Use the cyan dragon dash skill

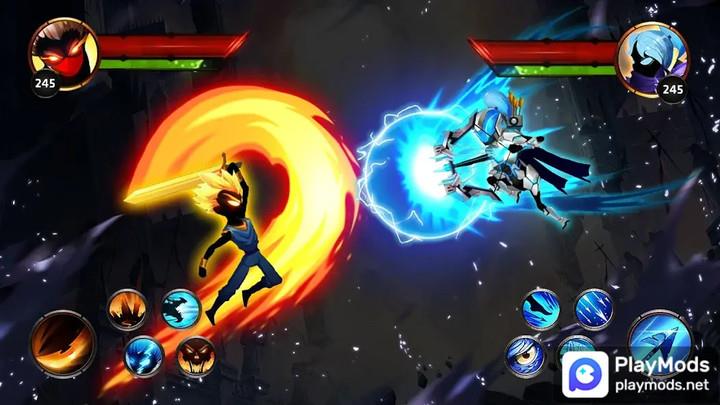click(181, 309)
